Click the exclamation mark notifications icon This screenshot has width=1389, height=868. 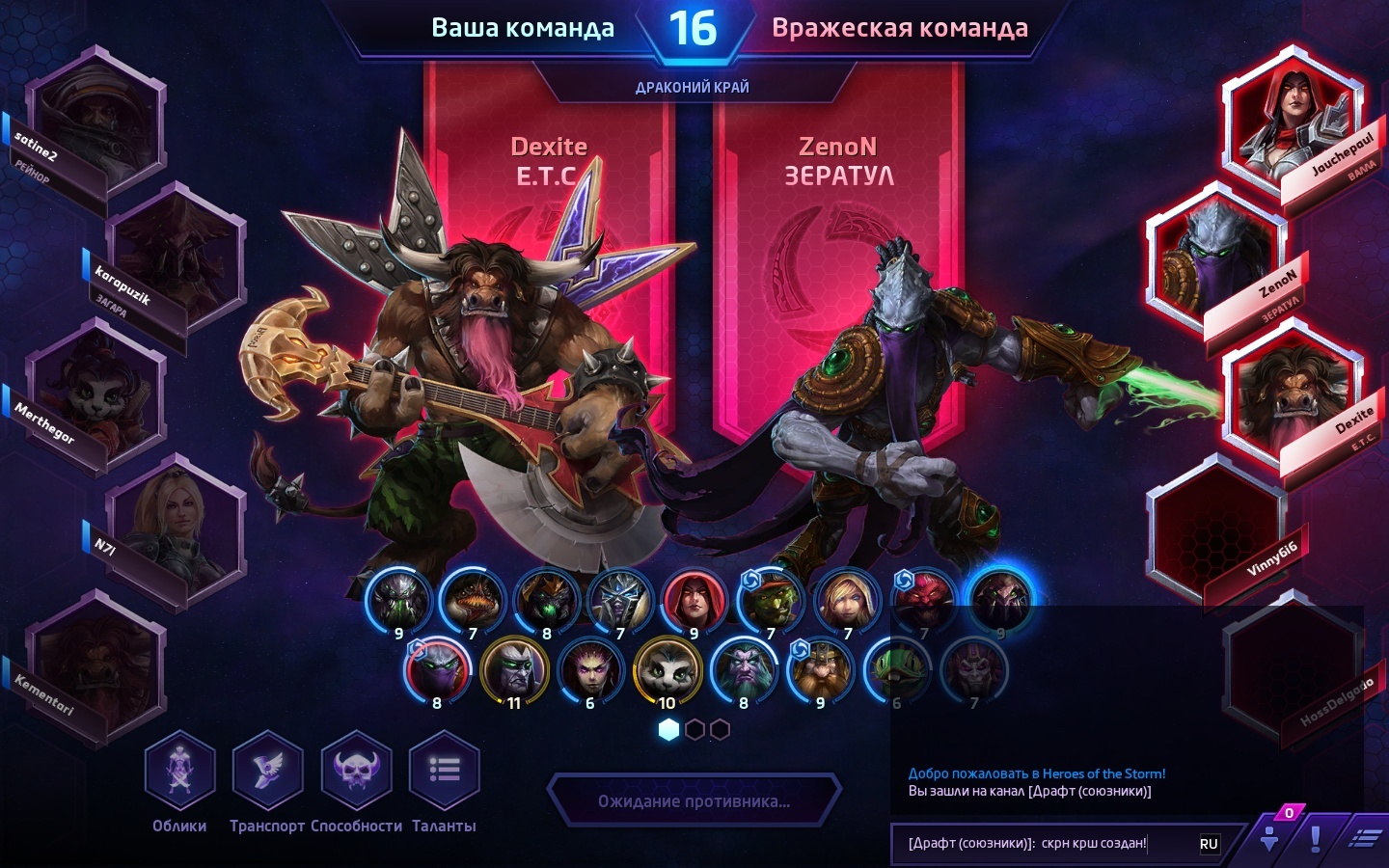point(1317,841)
